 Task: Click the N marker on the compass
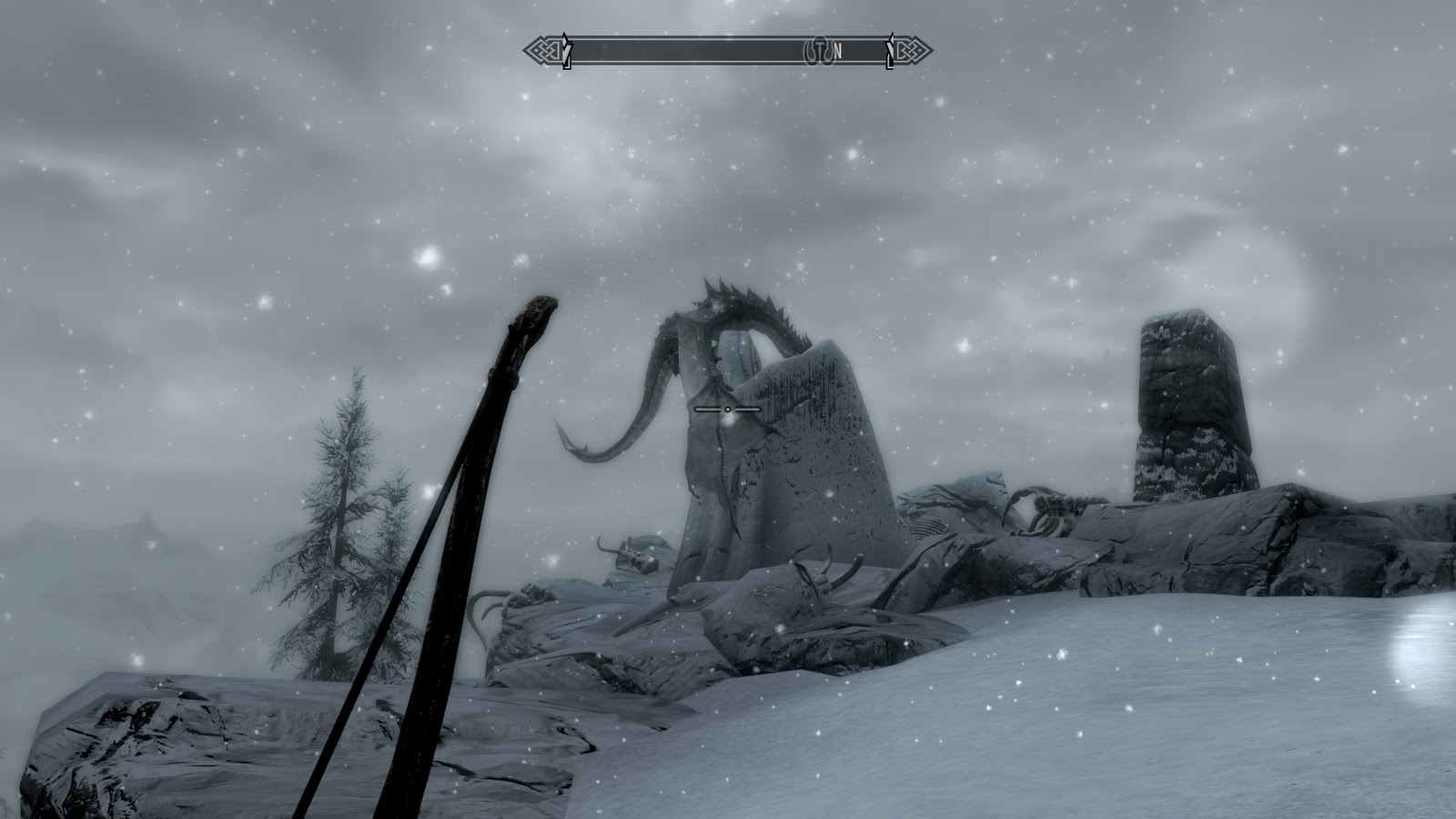[838, 52]
